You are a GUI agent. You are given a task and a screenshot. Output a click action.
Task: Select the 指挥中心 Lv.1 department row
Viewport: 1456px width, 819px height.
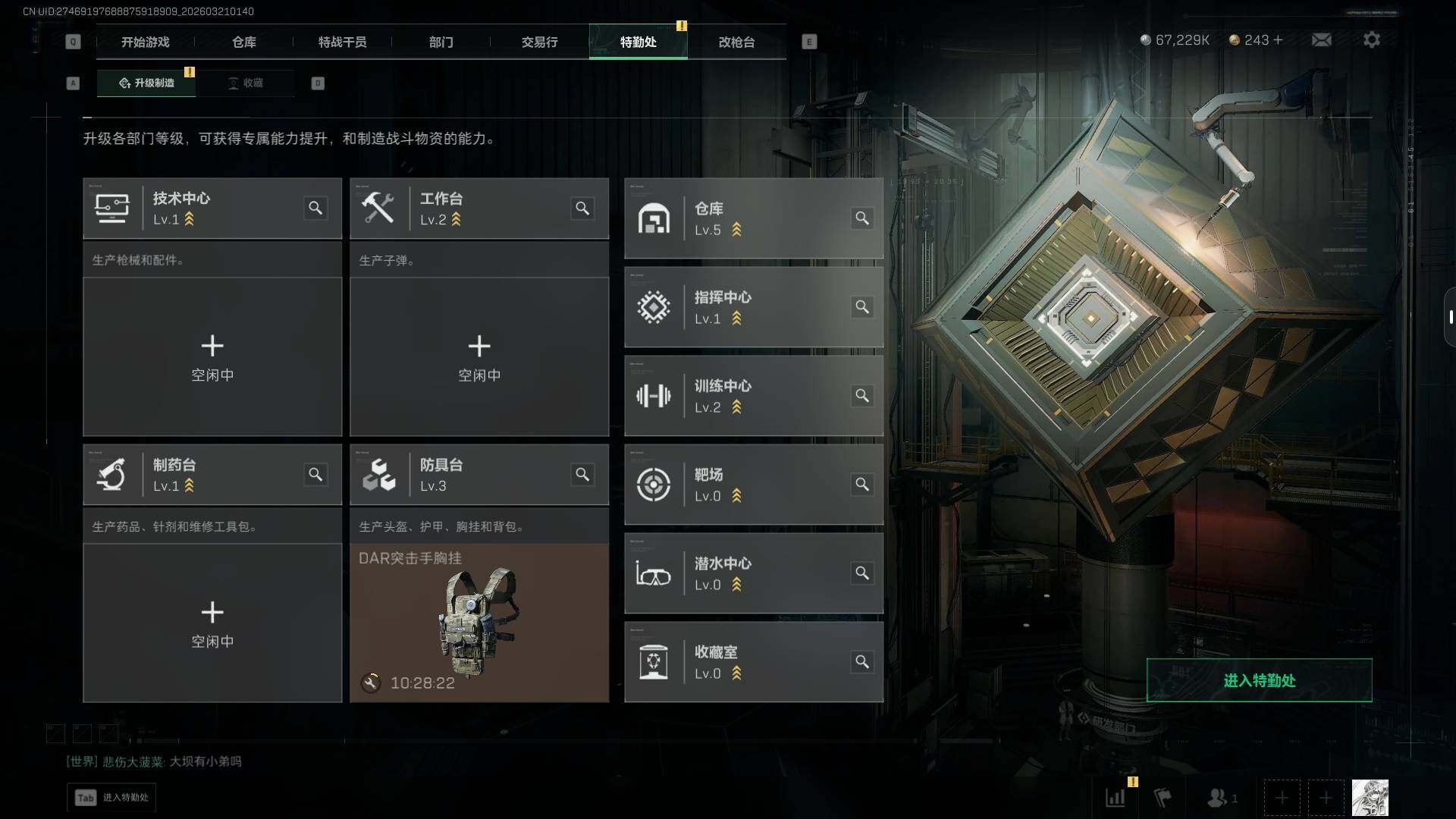(x=753, y=307)
